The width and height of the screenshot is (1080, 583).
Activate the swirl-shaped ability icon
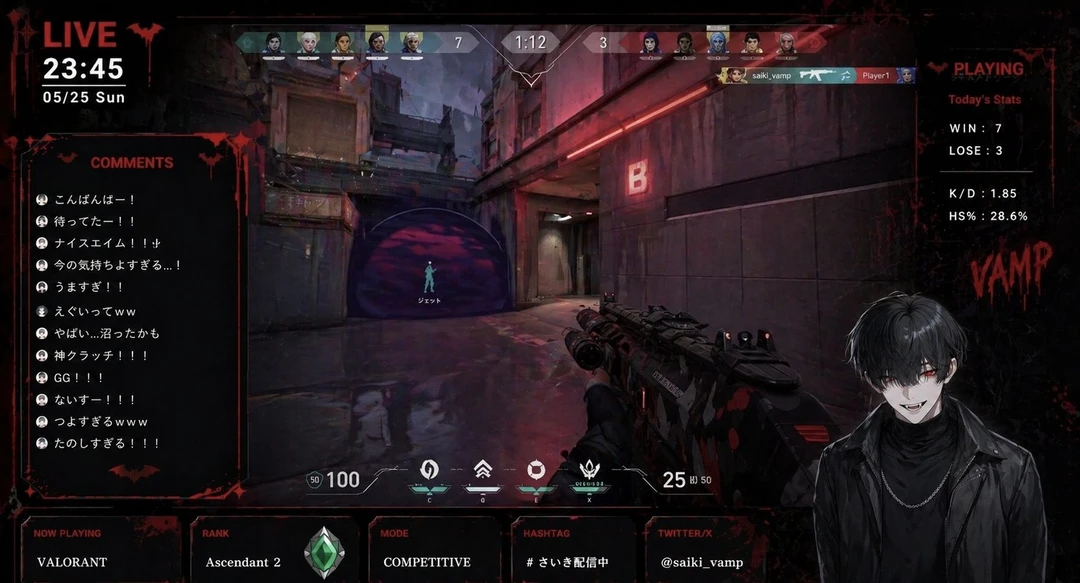(x=427, y=470)
